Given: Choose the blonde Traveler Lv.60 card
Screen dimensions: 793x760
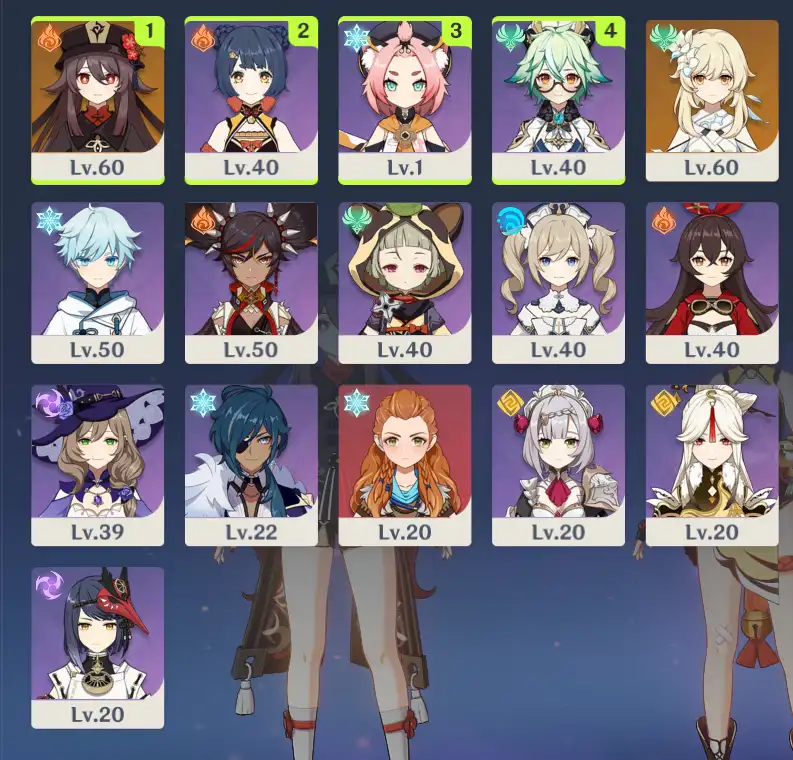Looking at the screenshot, I should click(x=712, y=99).
